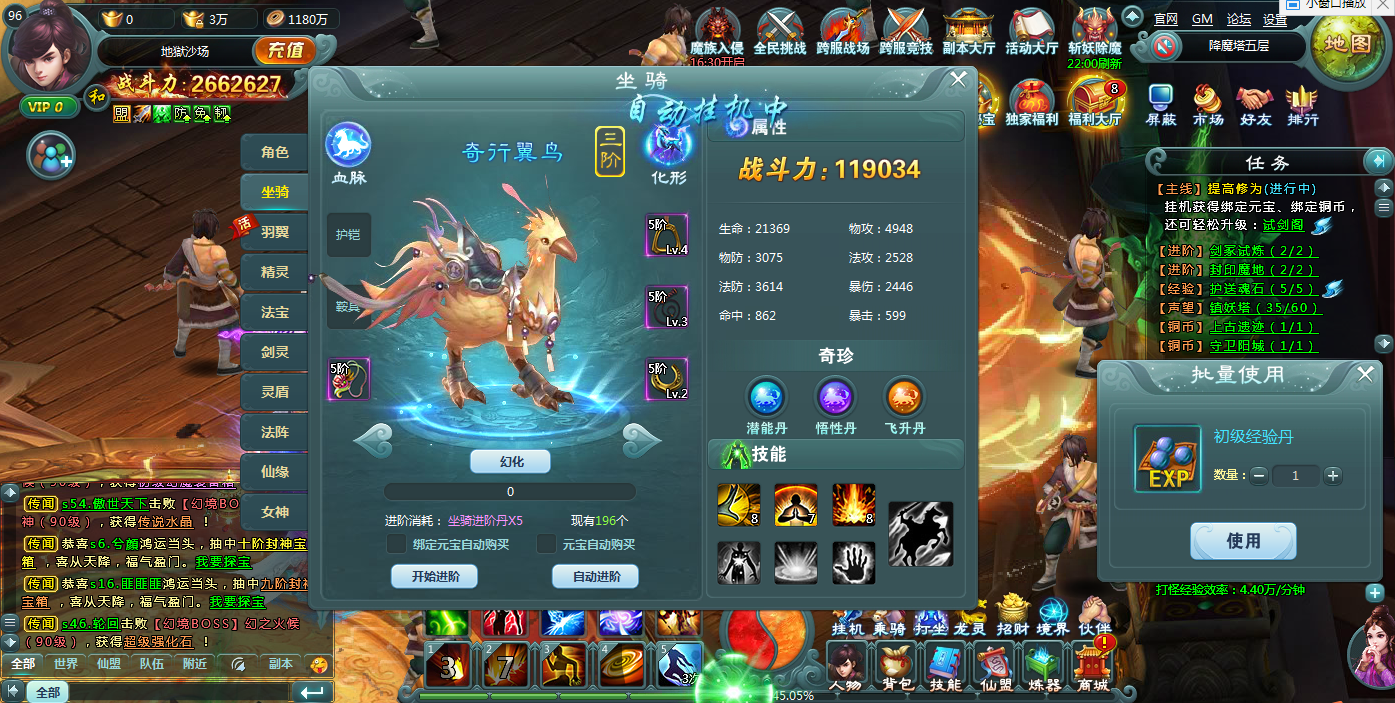Choose the 飞升丹 pill icon
Viewport: 1395px width, 703px height.
coord(904,398)
